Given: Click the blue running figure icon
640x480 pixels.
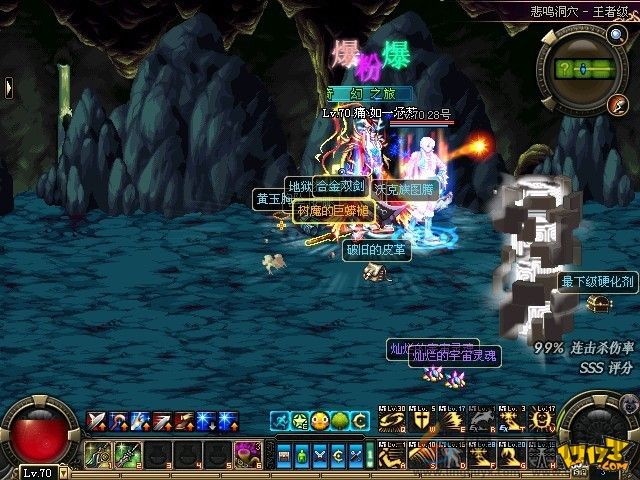Looking at the screenshot, I should [x=279, y=420].
